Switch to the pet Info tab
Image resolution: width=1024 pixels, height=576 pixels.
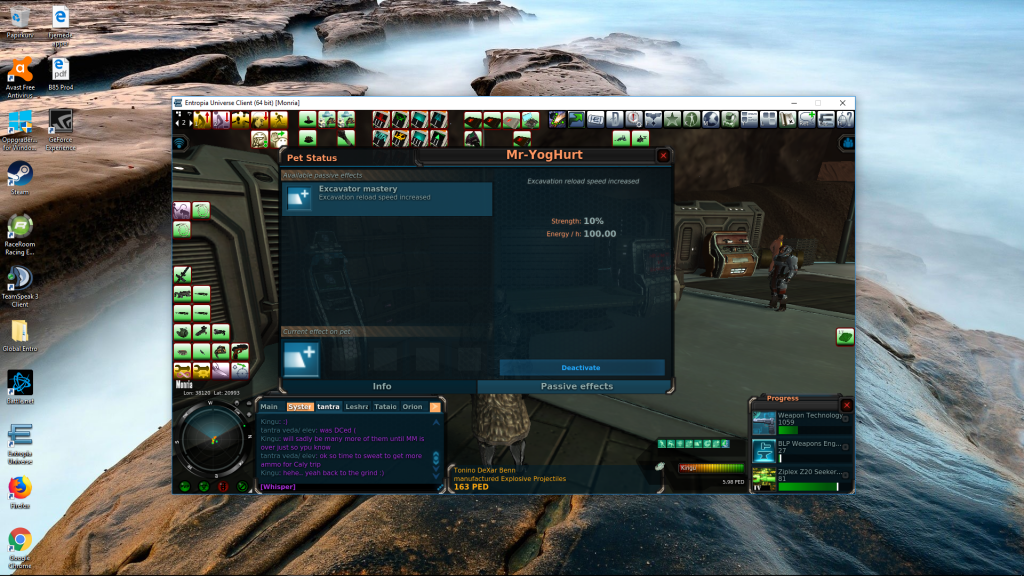click(x=381, y=386)
